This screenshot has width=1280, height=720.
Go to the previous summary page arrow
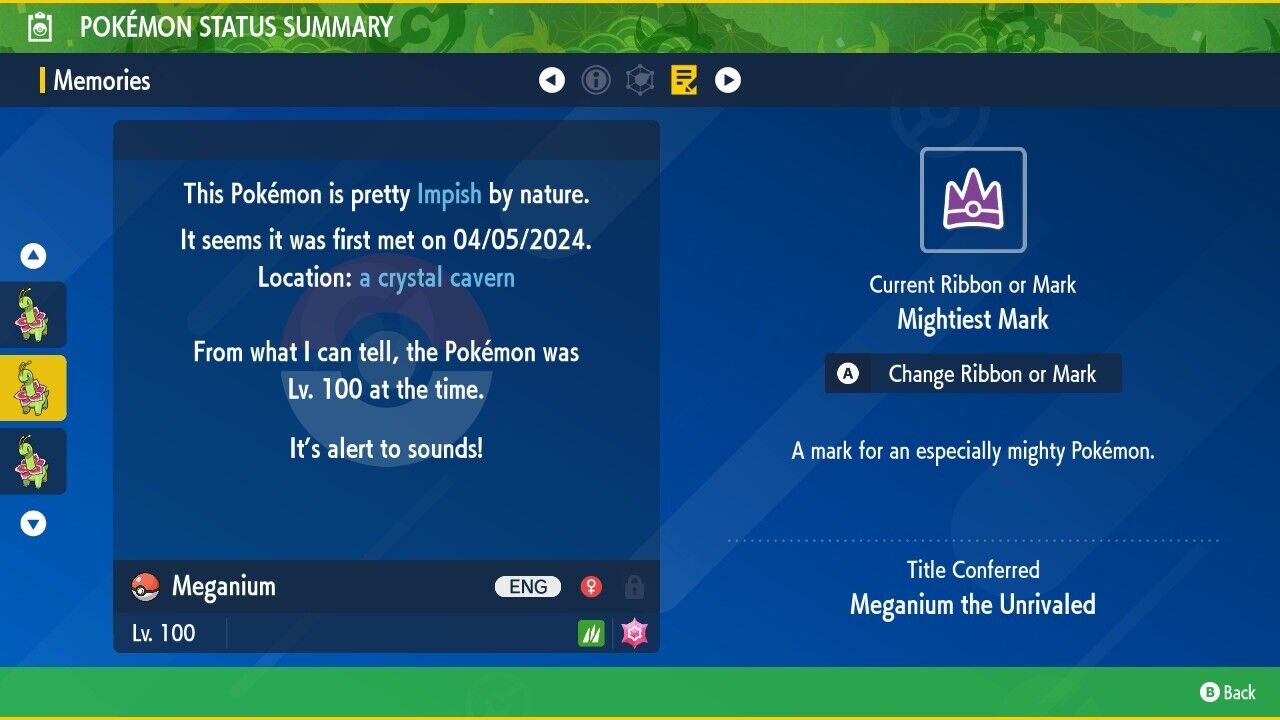click(552, 80)
